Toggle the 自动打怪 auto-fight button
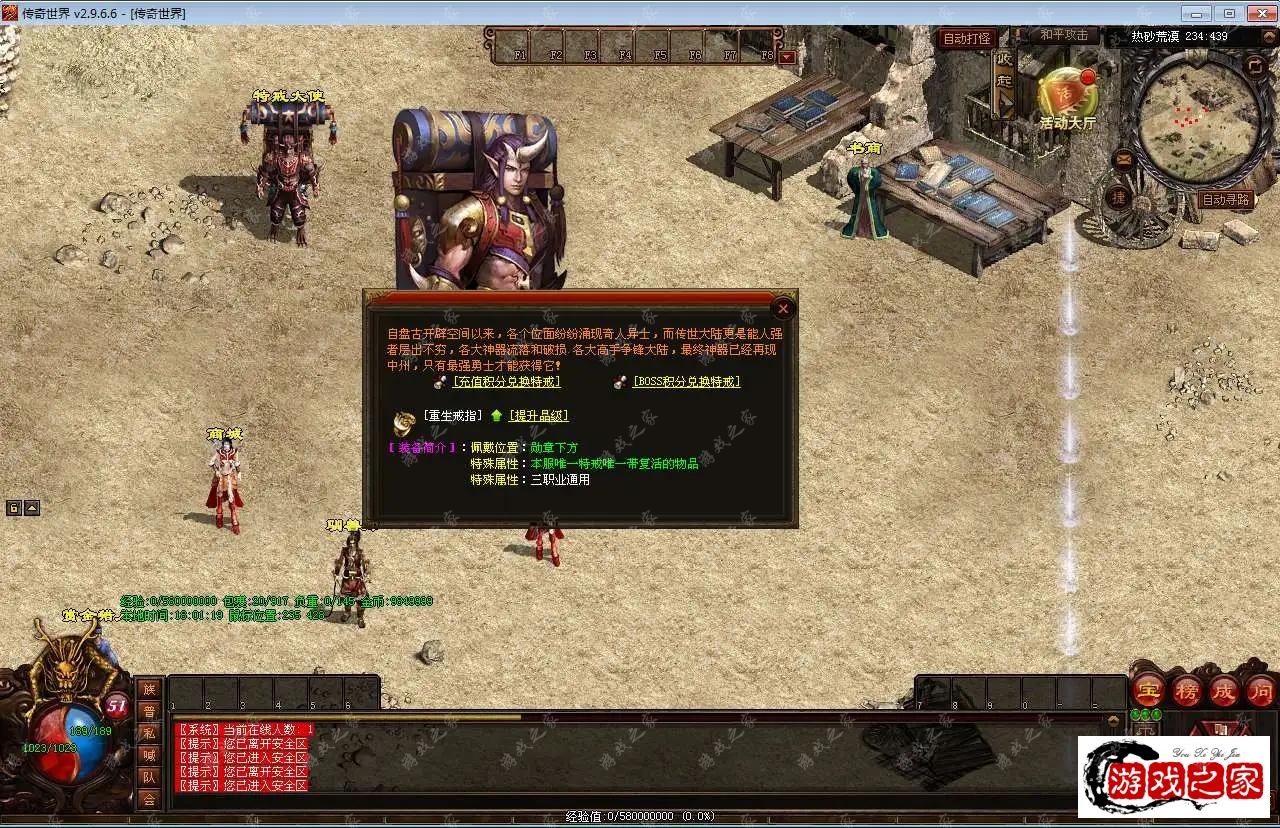 tap(967, 39)
